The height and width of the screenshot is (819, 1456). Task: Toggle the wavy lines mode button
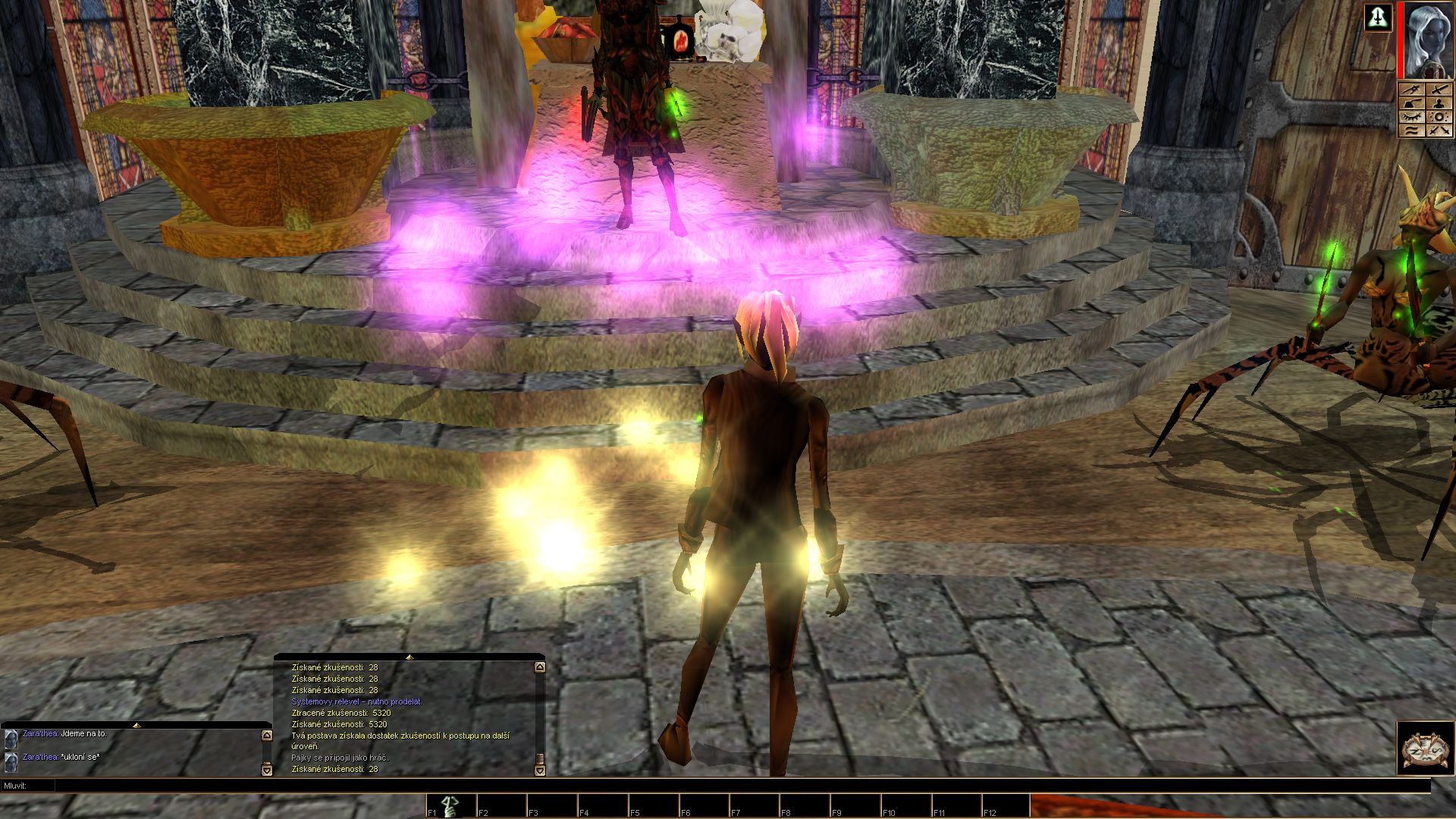tap(1411, 131)
